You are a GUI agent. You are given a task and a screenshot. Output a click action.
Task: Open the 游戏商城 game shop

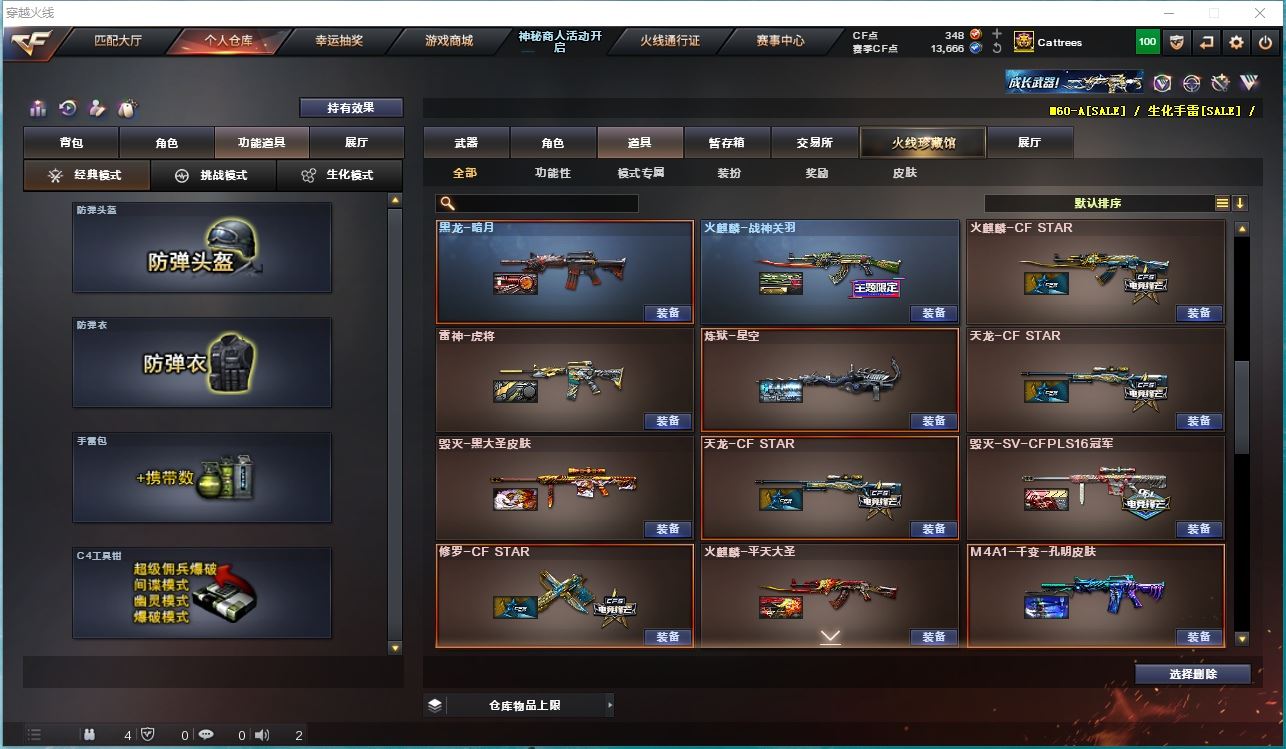point(449,41)
